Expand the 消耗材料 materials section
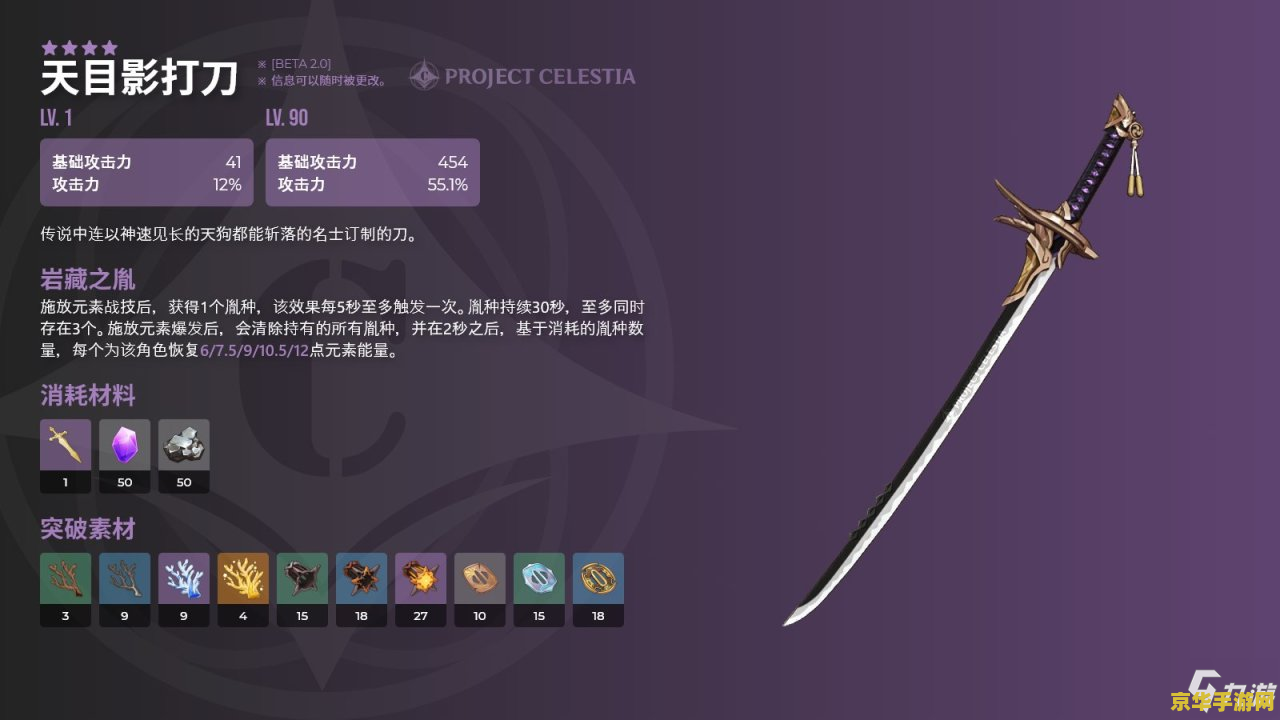The height and width of the screenshot is (720, 1280). point(86,396)
